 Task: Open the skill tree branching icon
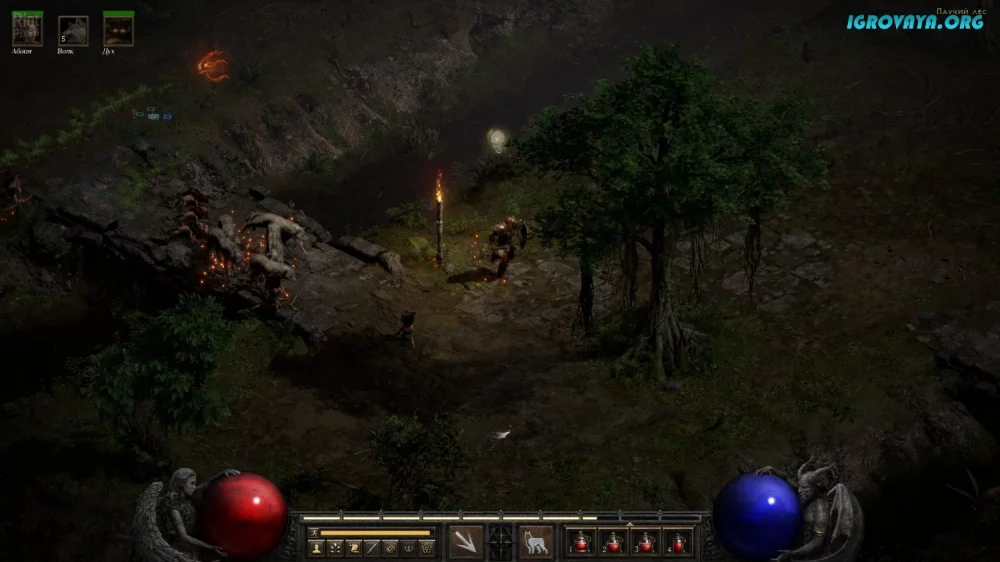(x=334, y=548)
